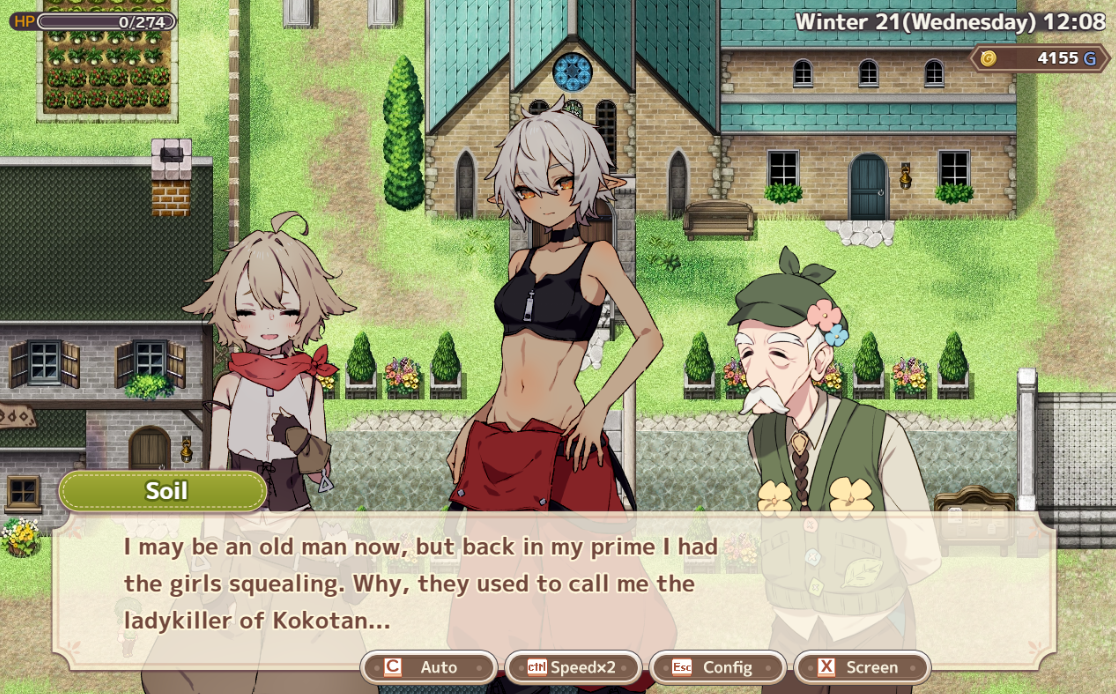Open the Config menu

pos(717,667)
